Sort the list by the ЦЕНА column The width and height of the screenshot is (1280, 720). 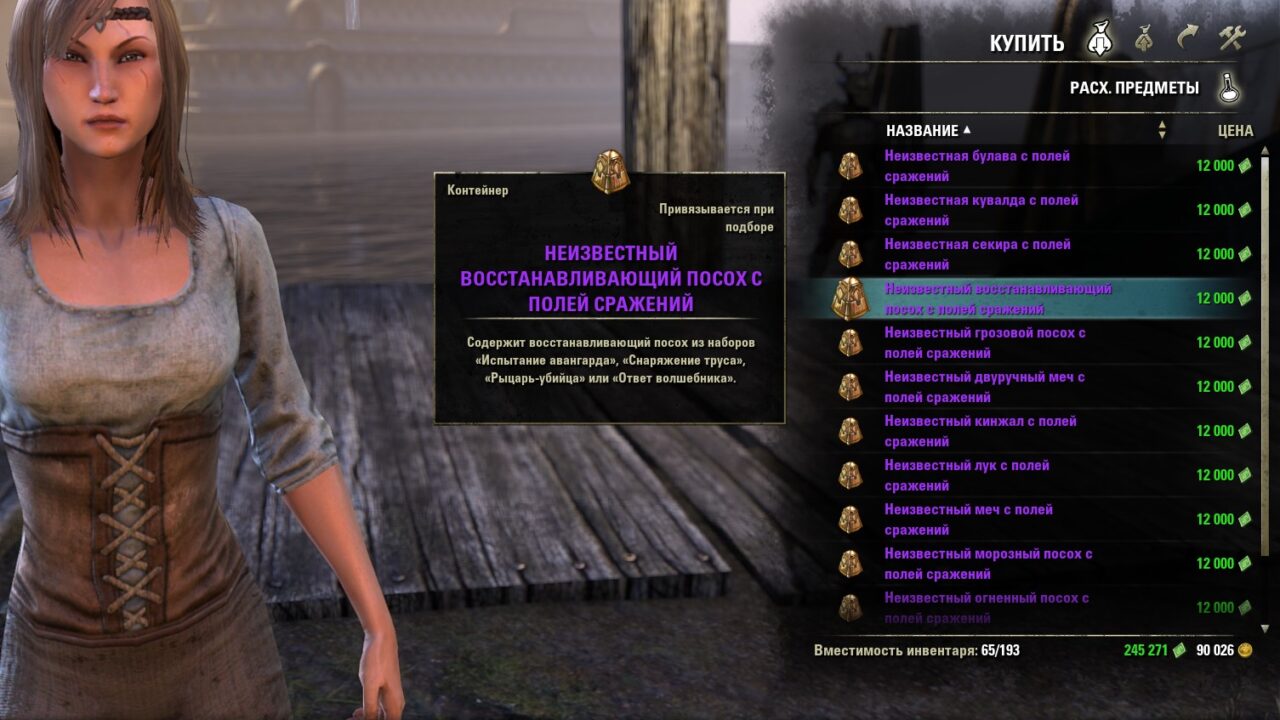[x=1235, y=131]
